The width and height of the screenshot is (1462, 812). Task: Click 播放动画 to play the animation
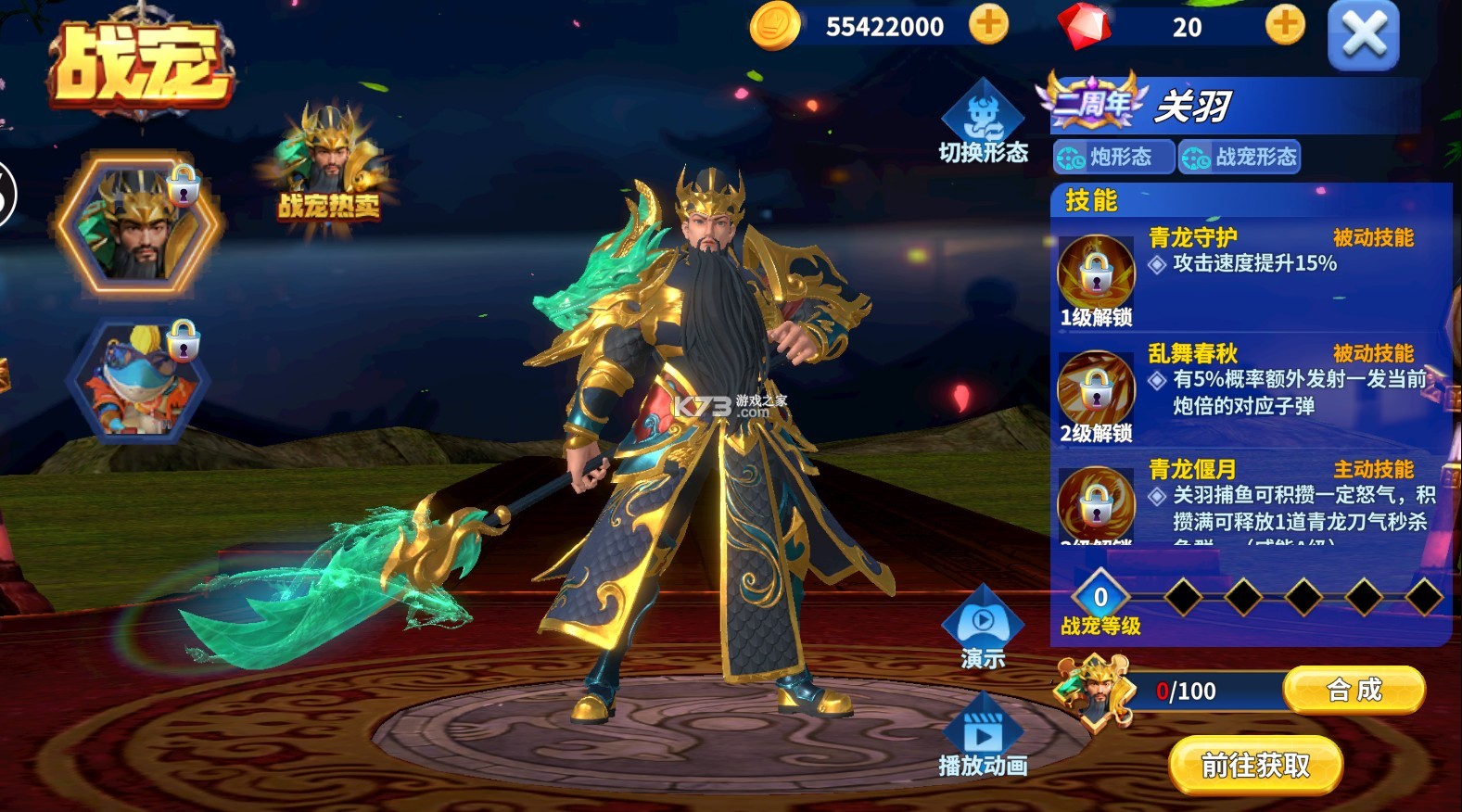[983, 739]
